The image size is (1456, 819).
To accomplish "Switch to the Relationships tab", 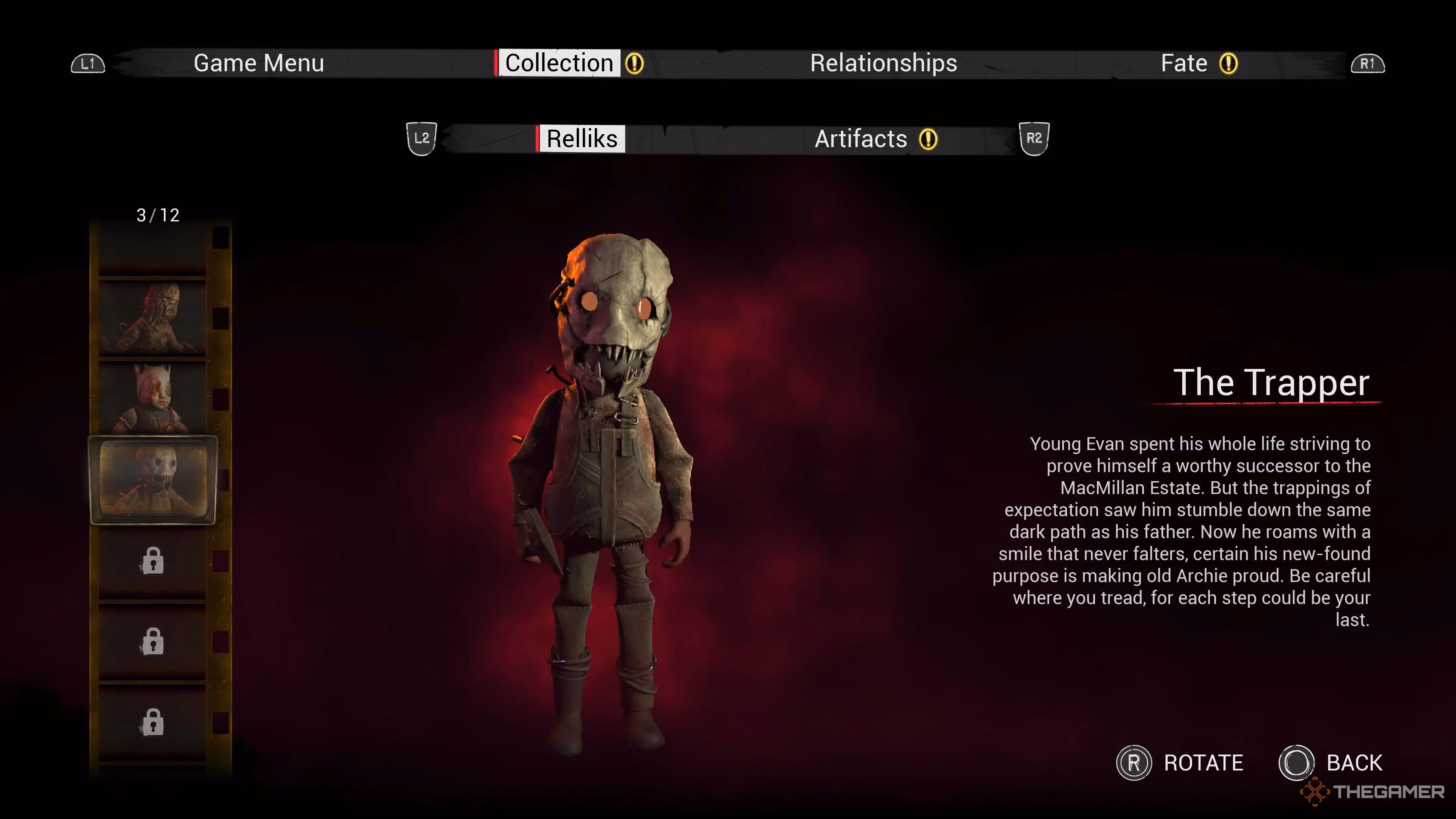I will click(x=883, y=63).
